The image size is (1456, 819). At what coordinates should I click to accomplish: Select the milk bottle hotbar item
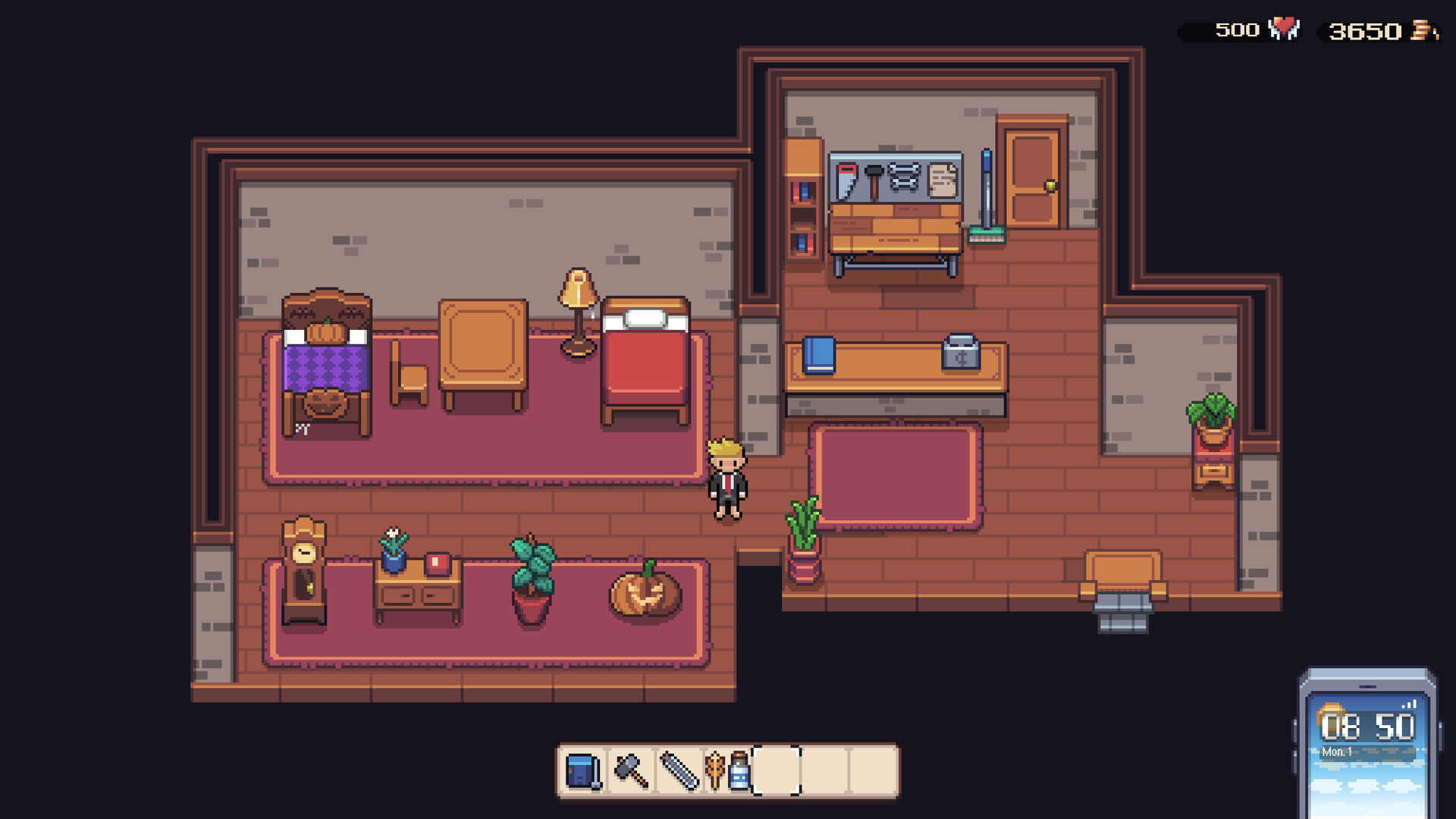[739, 770]
